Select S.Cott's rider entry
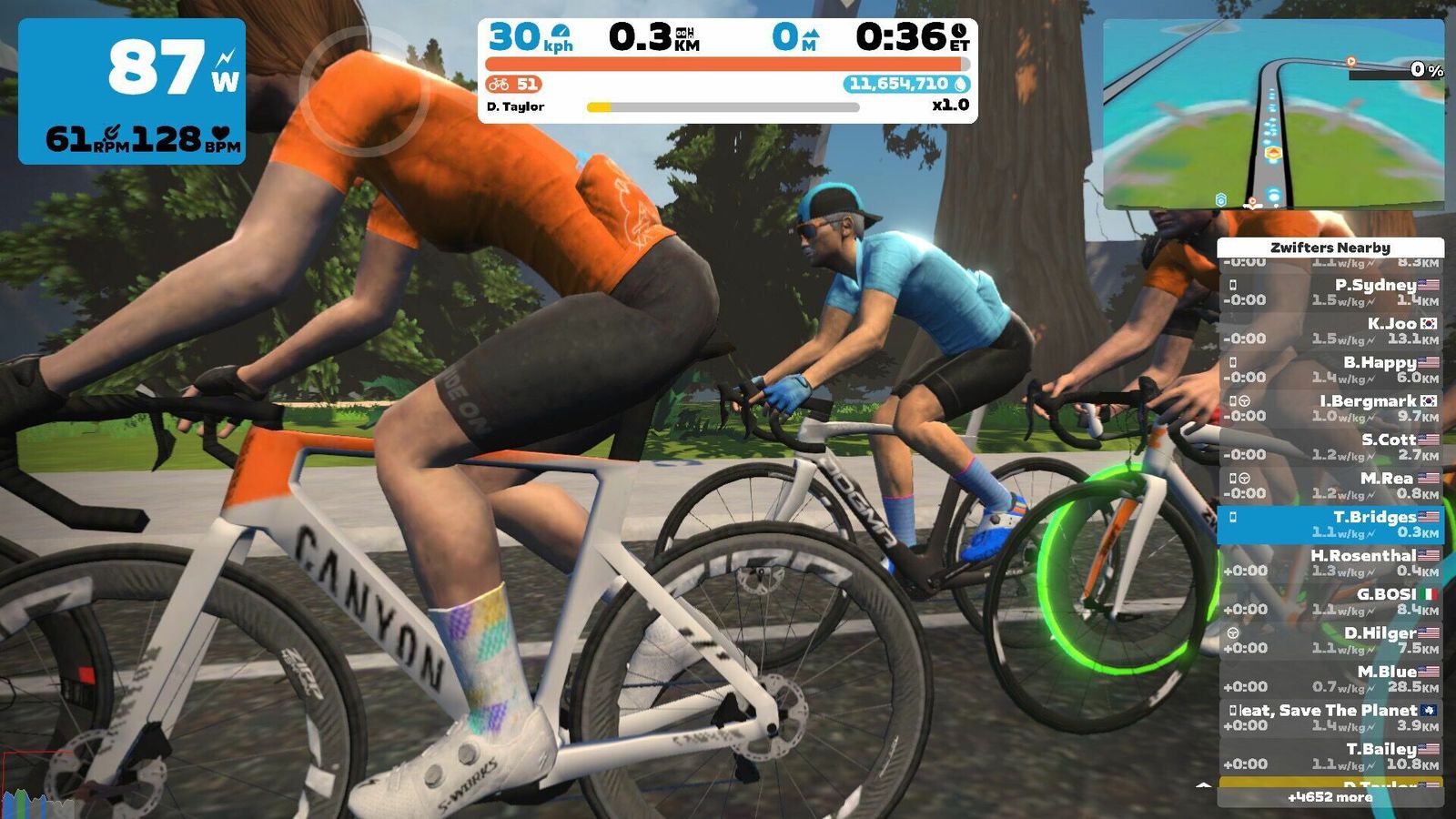 (x=1330, y=448)
